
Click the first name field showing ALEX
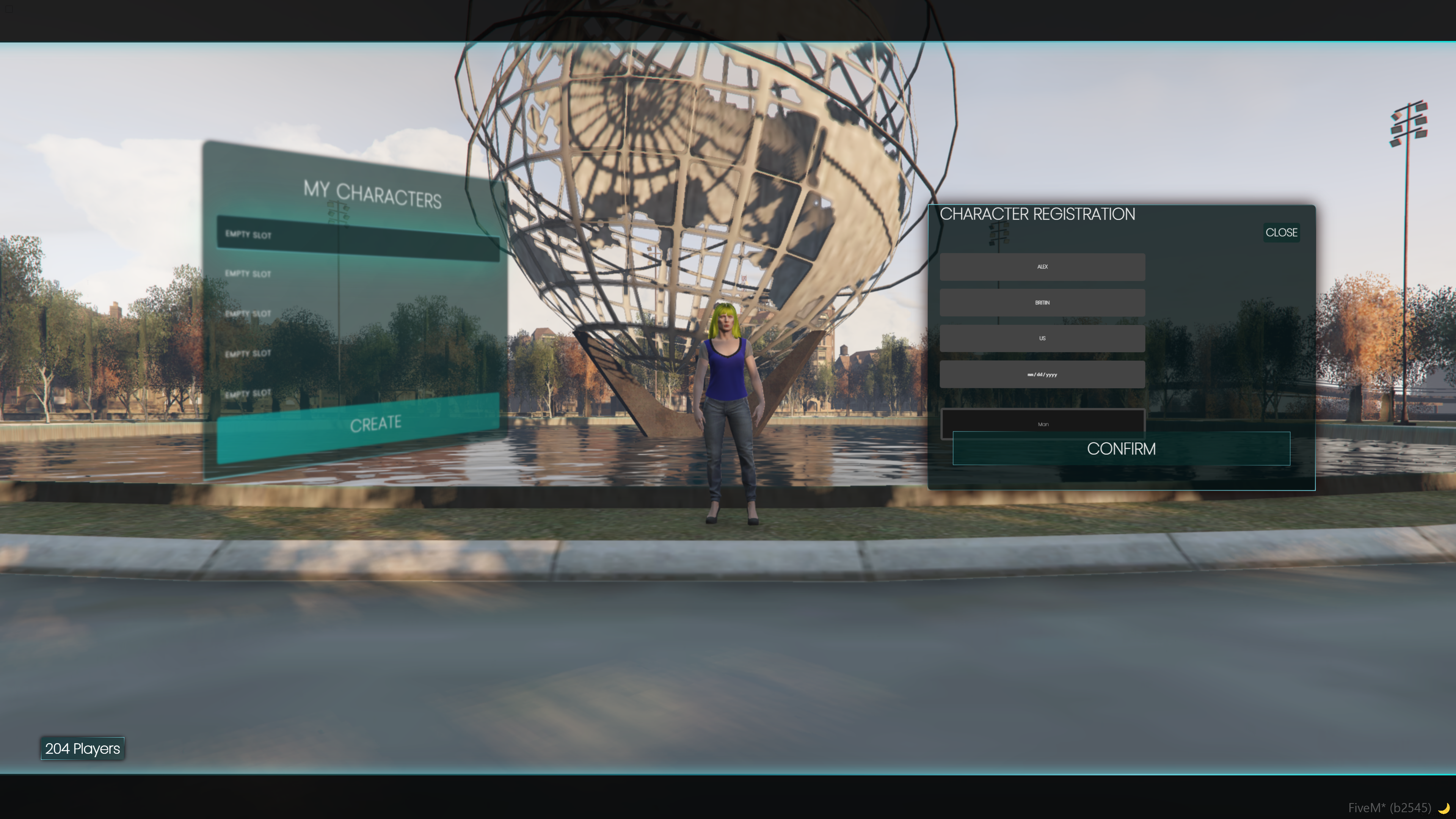tap(1042, 267)
